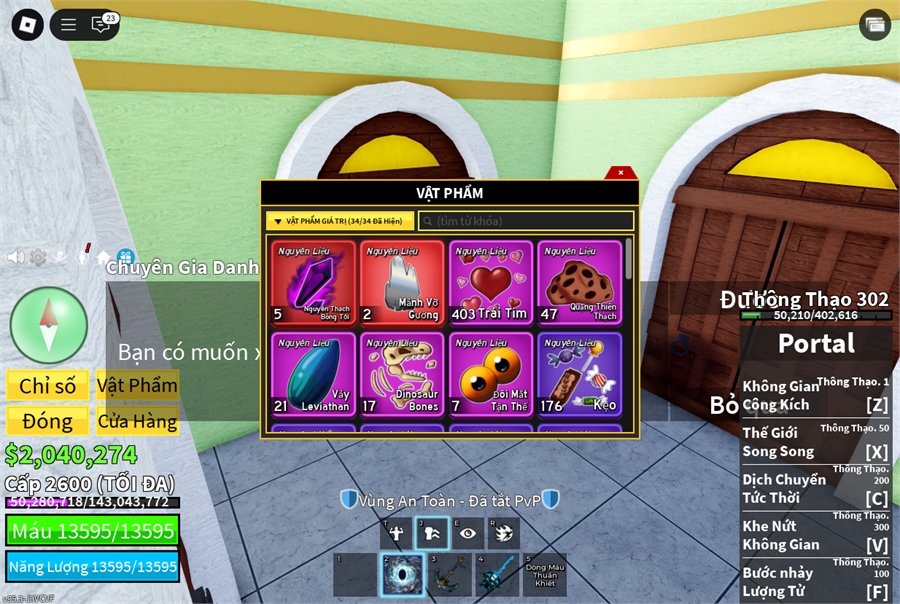This screenshot has width=900, height=604.
Task: Select the Dòng Máu Thuần Khiết hotbar slot
Action: 544,575
